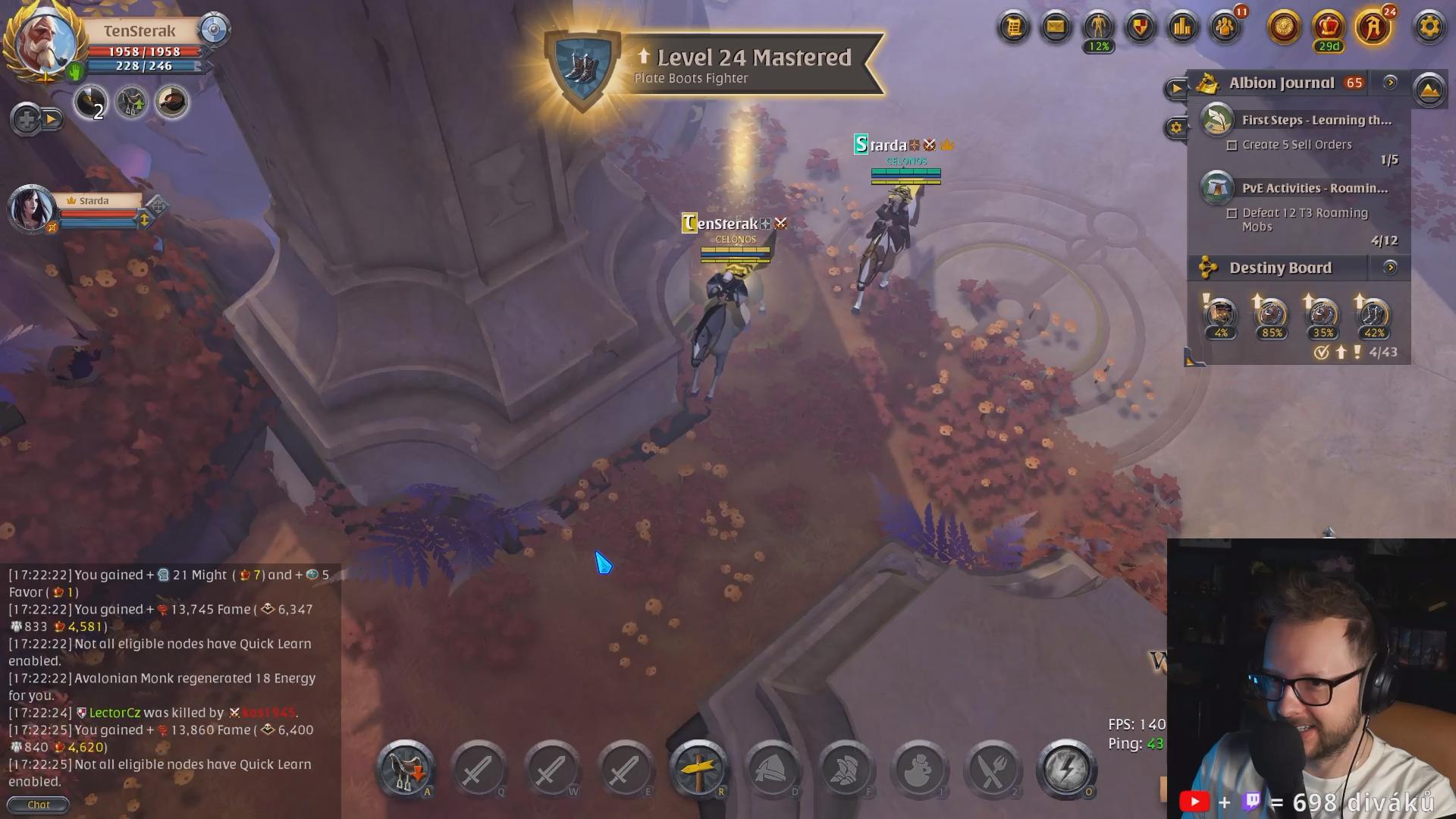Open the social icon with 11 notifications
The width and height of the screenshot is (1456, 819).
[1225, 28]
